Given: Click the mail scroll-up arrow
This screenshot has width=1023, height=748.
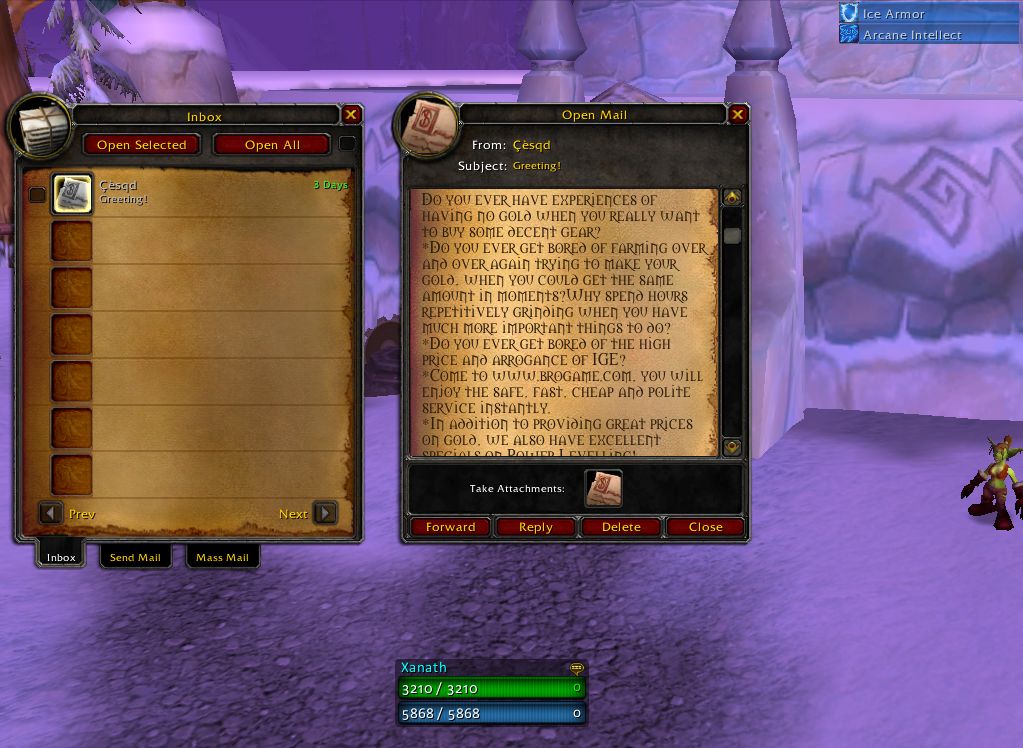Looking at the screenshot, I should pos(732,198).
